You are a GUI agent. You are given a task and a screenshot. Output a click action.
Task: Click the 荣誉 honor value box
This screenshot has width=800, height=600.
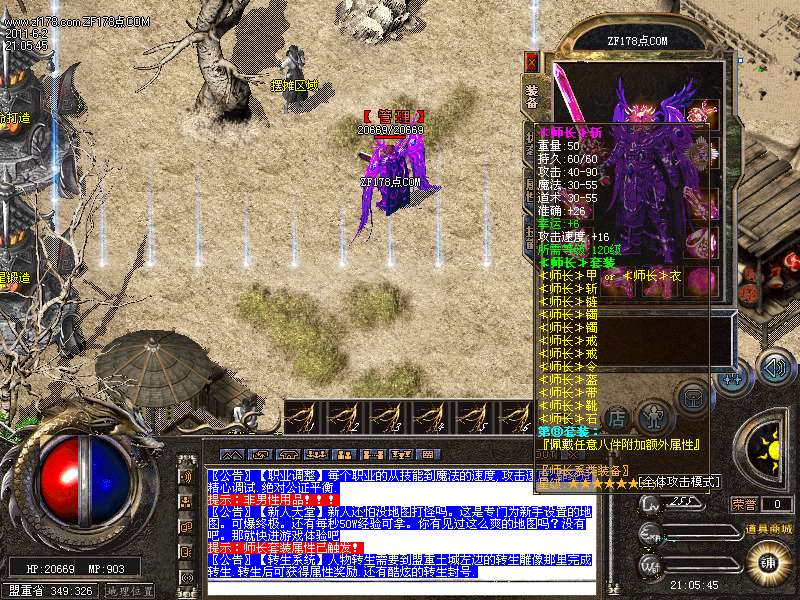click(x=776, y=505)
